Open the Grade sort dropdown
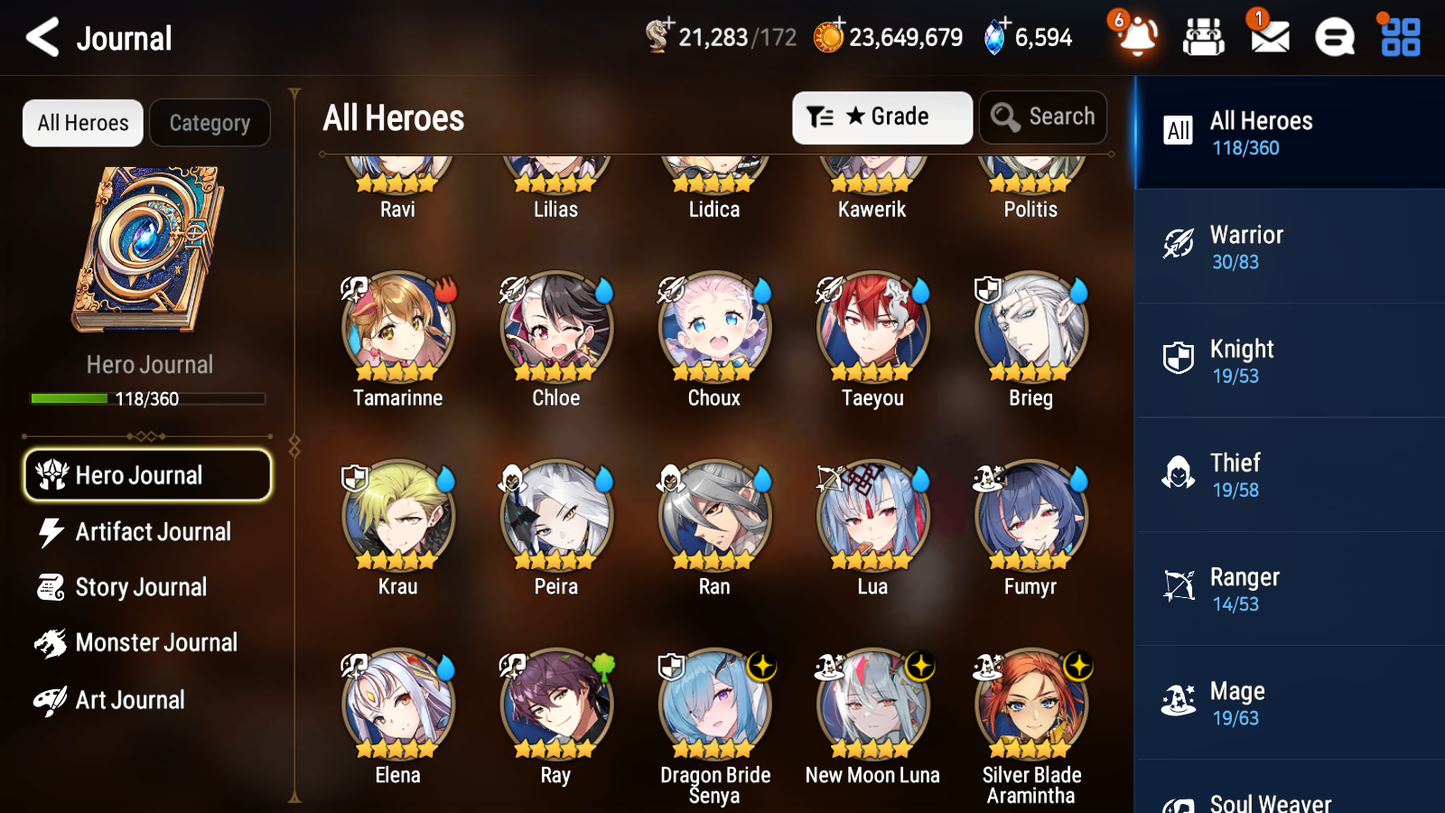Viewport: 1445px width, 813px height. (882, 117)
